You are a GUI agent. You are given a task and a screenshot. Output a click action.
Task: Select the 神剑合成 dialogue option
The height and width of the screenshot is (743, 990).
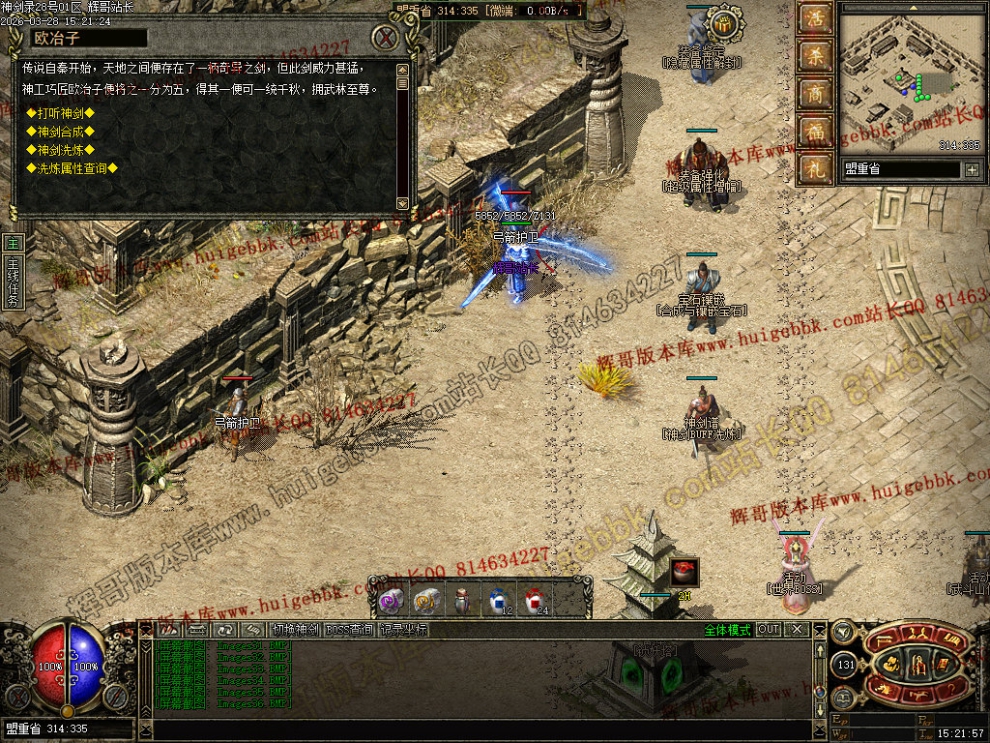click(60, 131)
